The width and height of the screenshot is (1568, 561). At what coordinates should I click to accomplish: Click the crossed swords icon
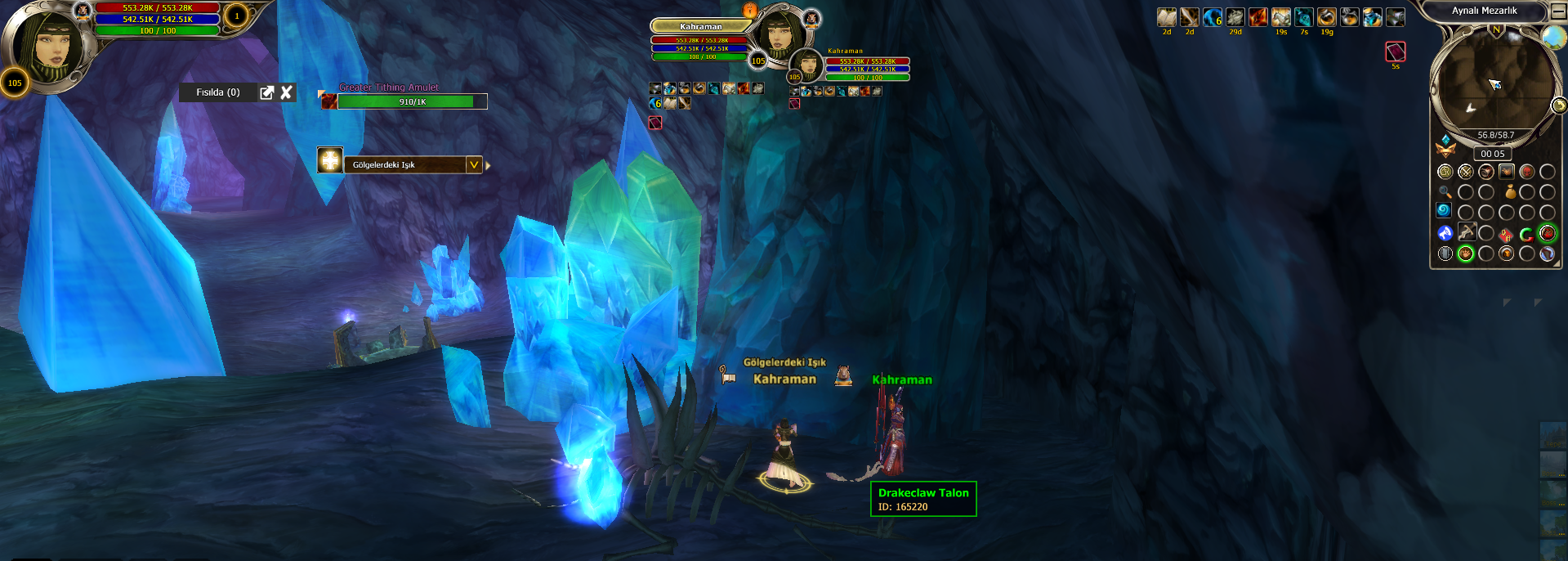pyautogui.click(x=1465, y=172)
